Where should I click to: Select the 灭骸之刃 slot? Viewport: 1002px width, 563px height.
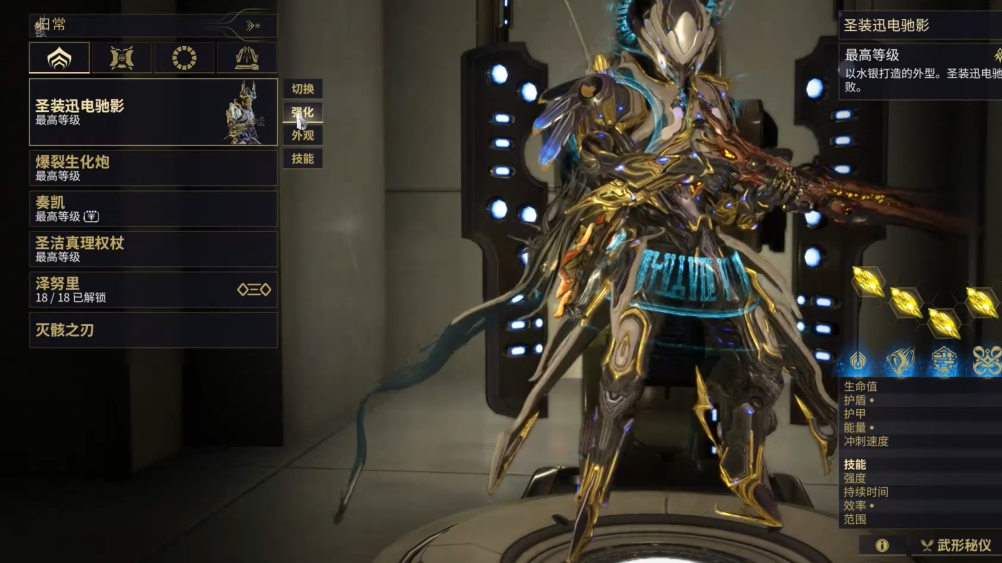click(x=153, y=330)
